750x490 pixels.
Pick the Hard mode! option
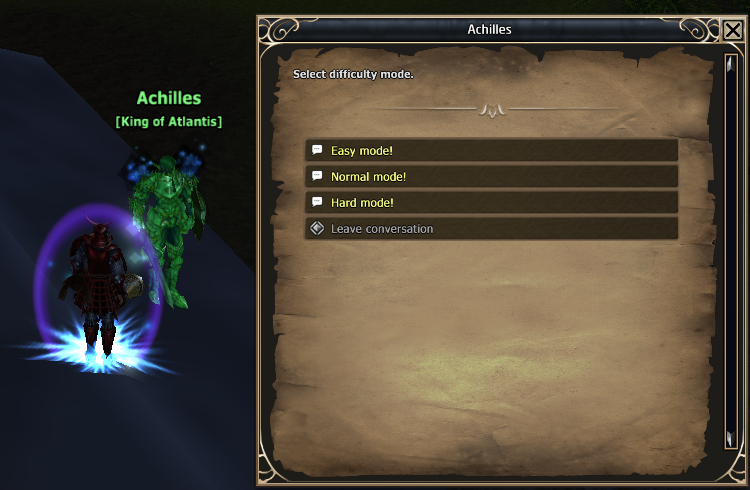click(490, 202)
